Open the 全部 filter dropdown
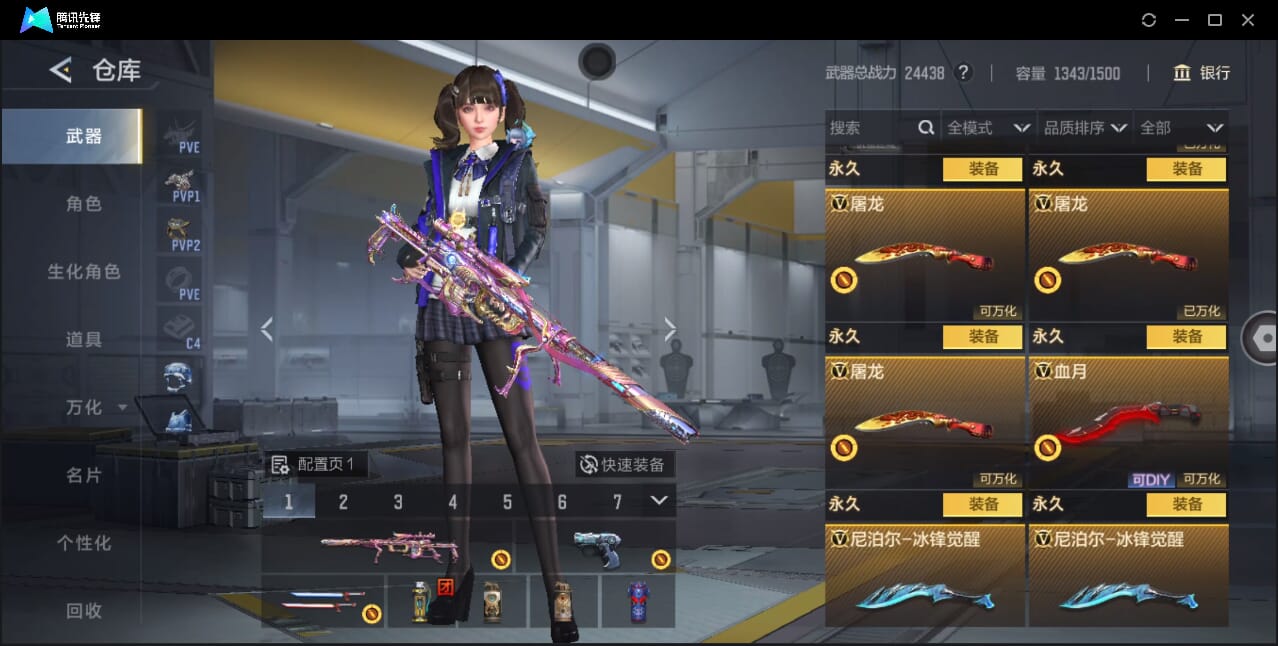The width and height of the screenshot is (1278, 646). coord(1181,128)
